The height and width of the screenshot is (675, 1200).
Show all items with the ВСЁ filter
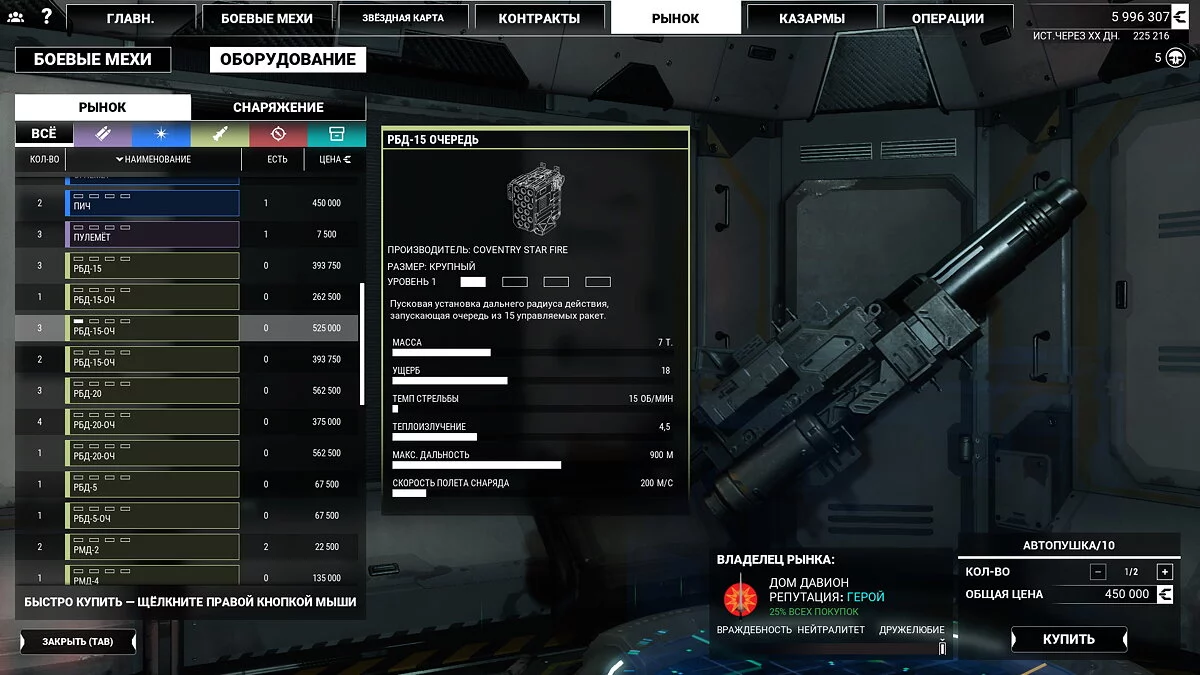coord(44,134)
